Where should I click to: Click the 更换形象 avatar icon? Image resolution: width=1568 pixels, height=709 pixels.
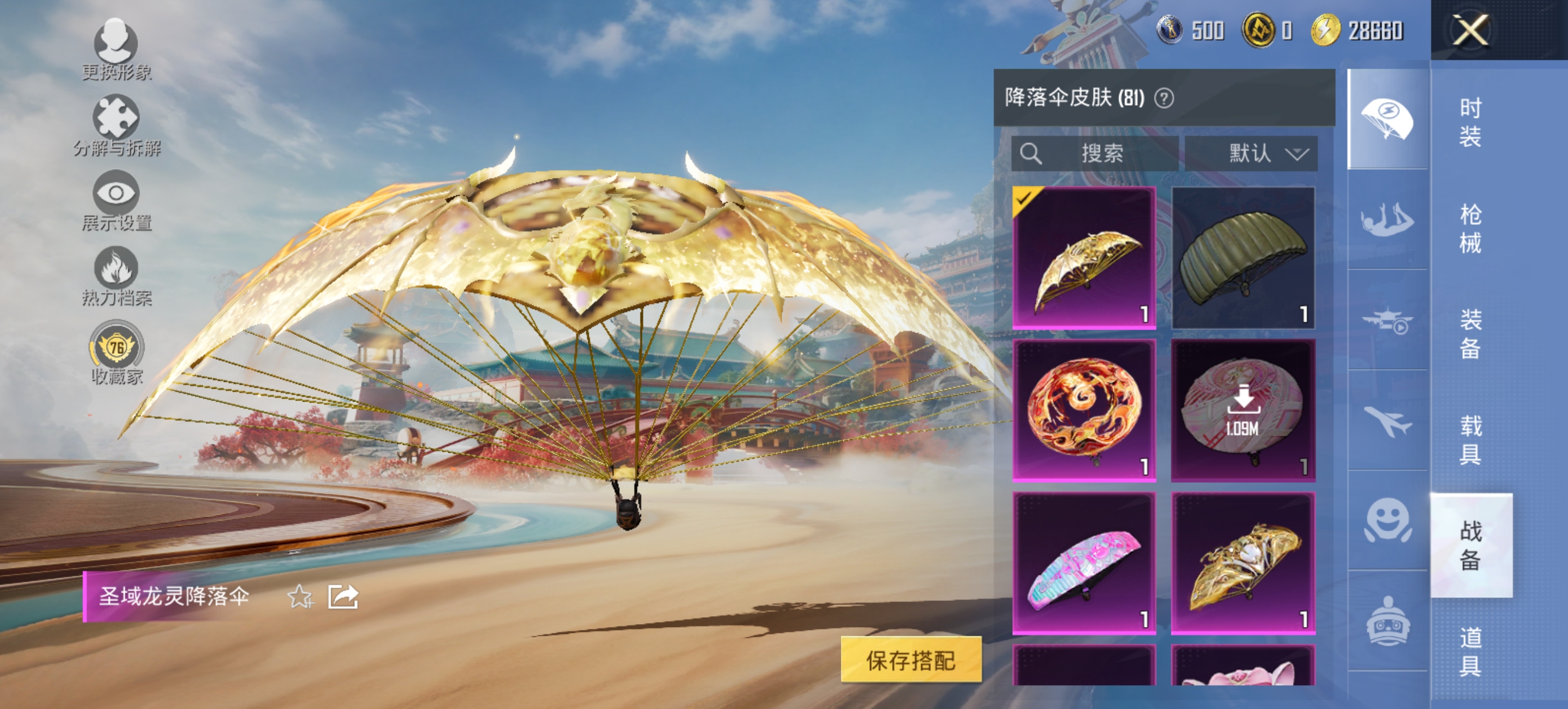117,40
